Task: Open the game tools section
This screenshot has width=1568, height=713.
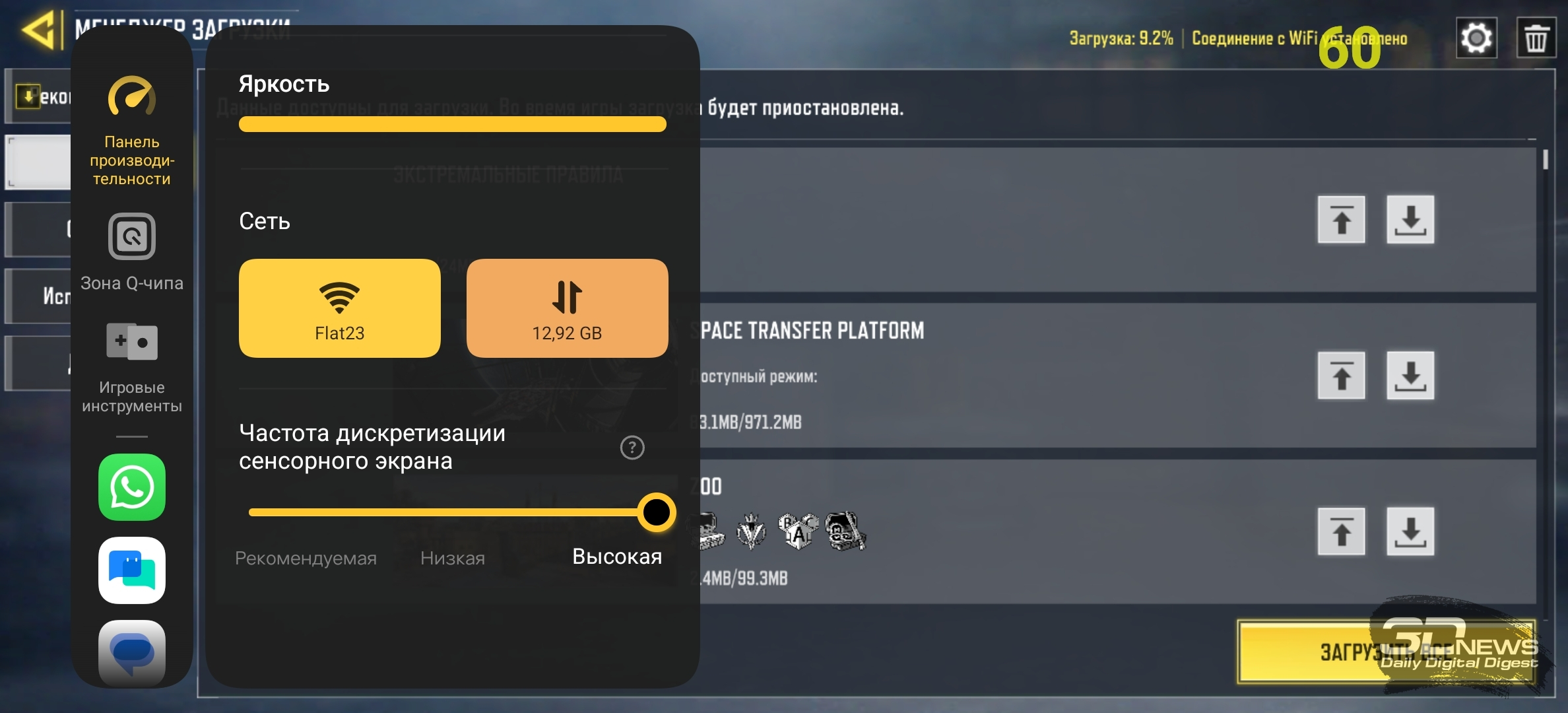Action: click(132, 367)
